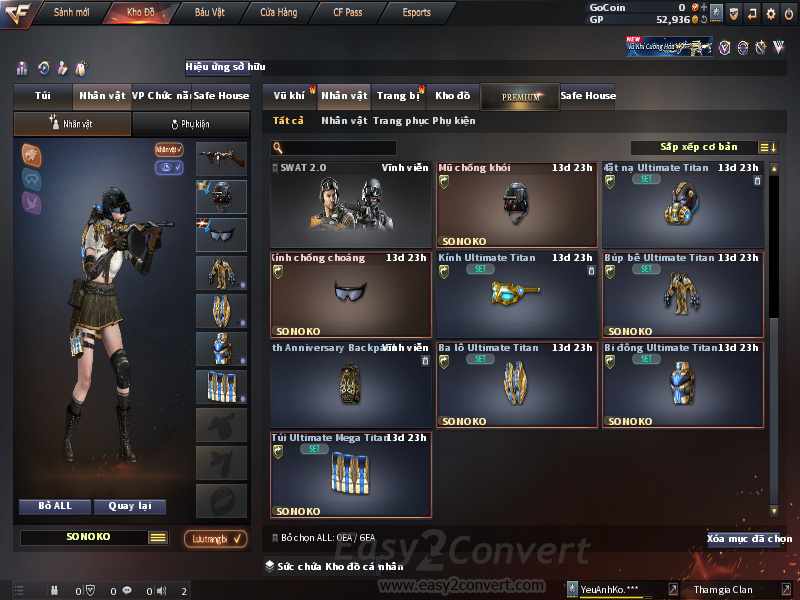Viewport: 800px width, 600px height.
Task: Click the Quay lại button
Action: (x=129, y=506)
